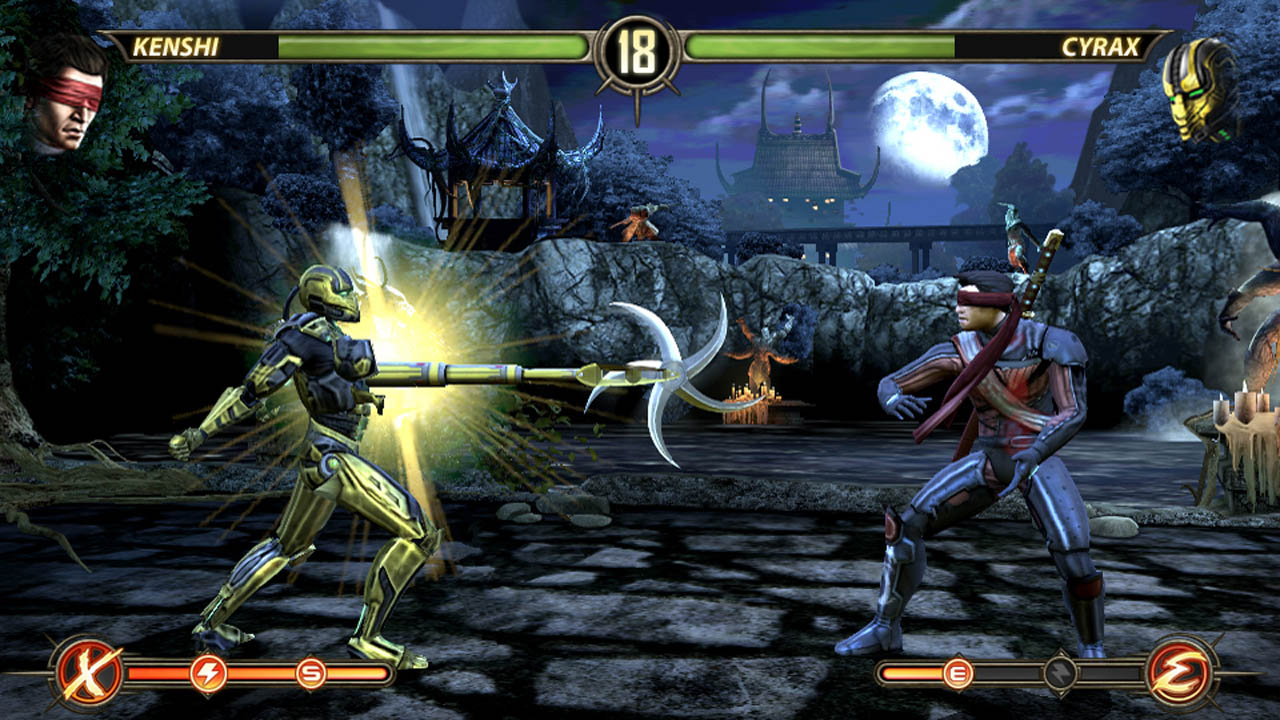Click the X breaker icon on Kenshi's meter
This screenshot has height=720, width=1280.
86,670
